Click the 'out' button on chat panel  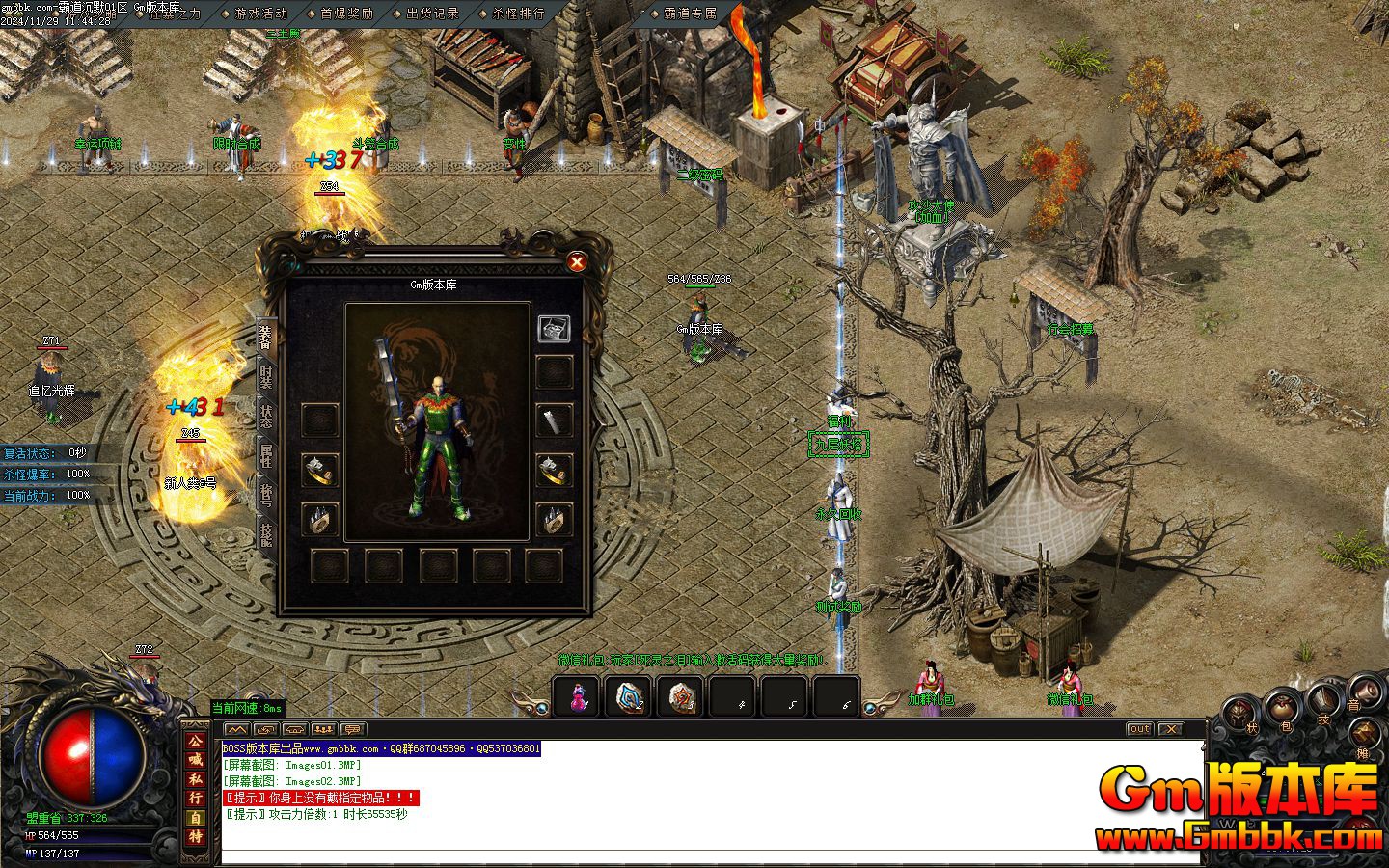1139,729
